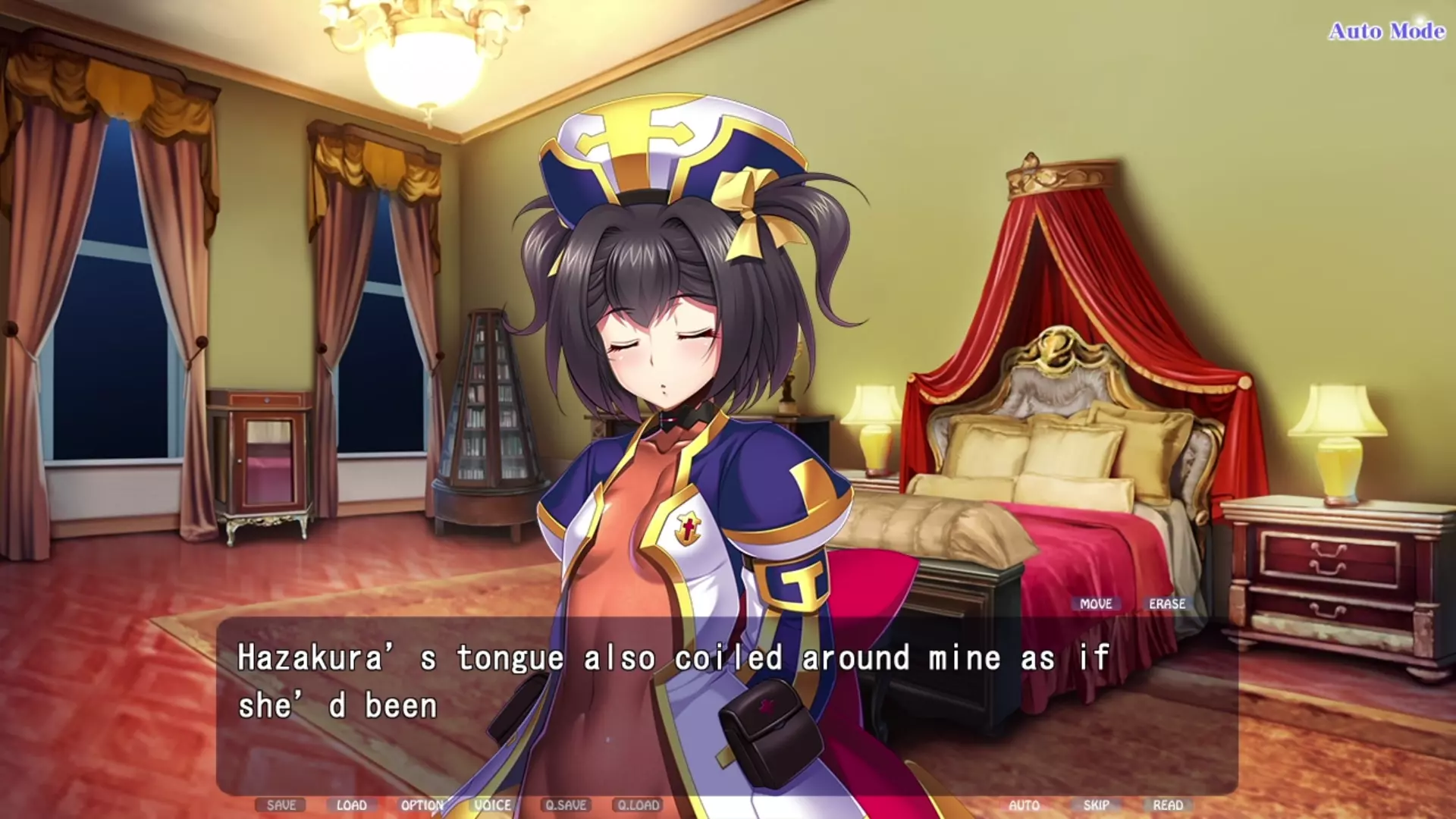Open the SAVE menu
The image size is (1456, 819).
coord(281,805)
